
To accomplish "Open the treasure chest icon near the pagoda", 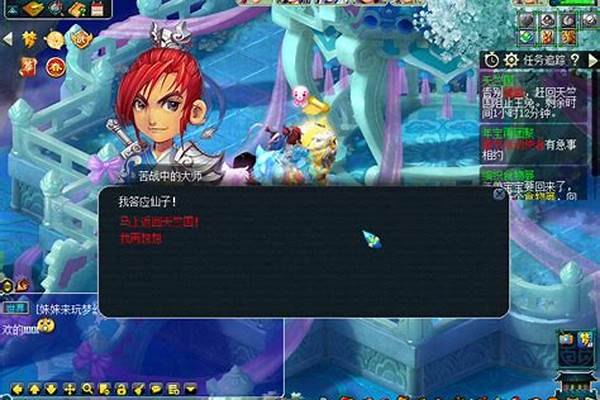I will (x=566, y=338).
